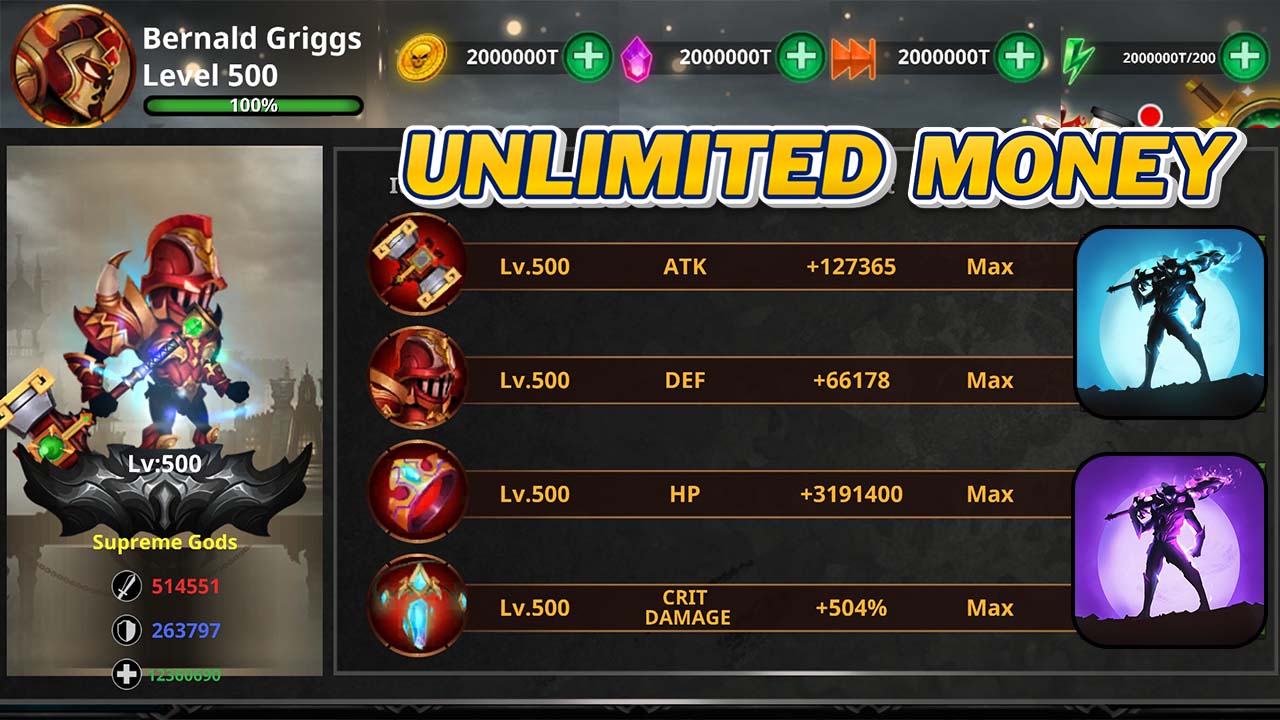Click Max on the DEF row
This screenshot has height=720, width=1280.
989,380
